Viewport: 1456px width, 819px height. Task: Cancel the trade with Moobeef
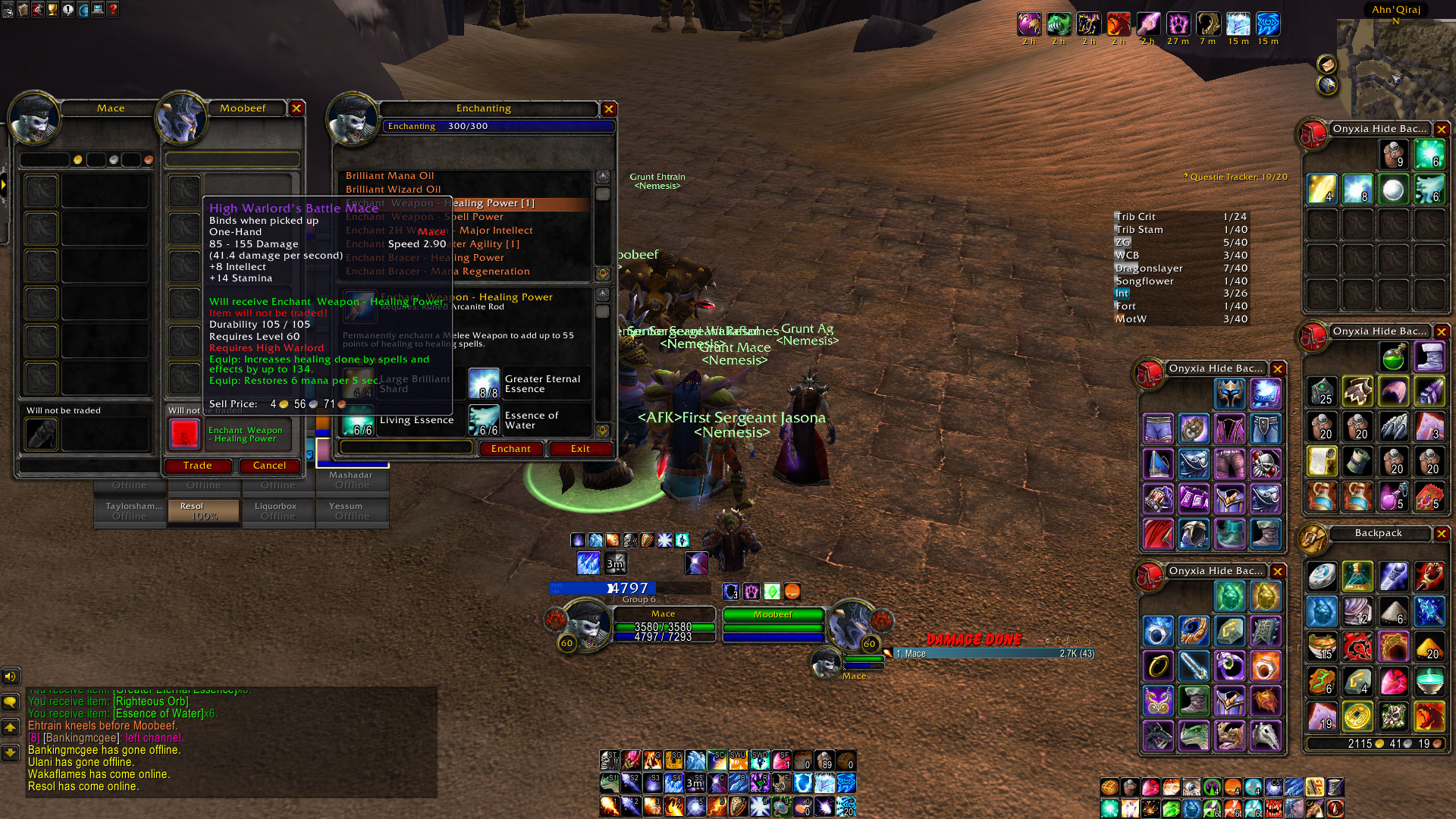pos(269,466)
